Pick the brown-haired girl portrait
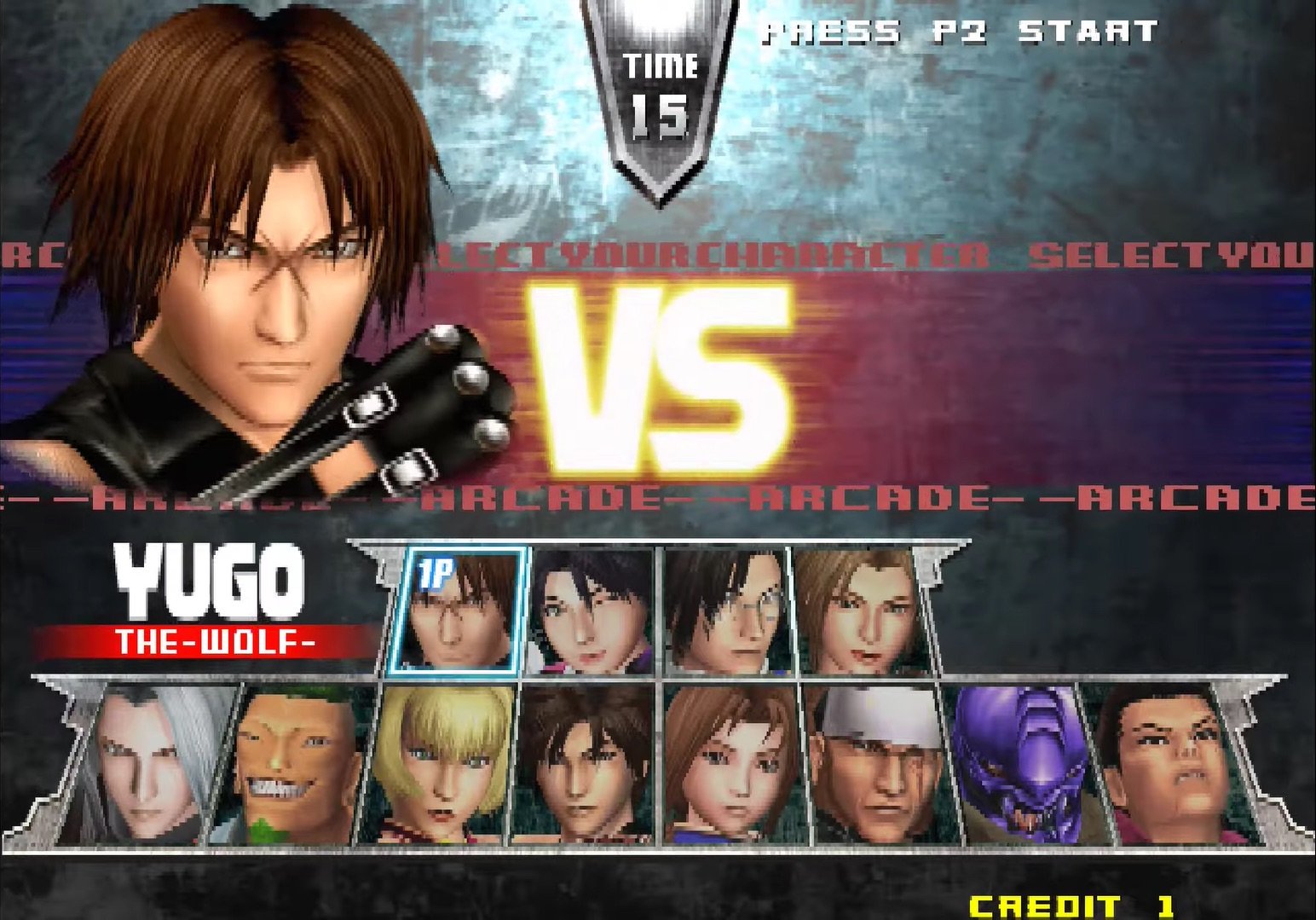 tap(731, 765)
